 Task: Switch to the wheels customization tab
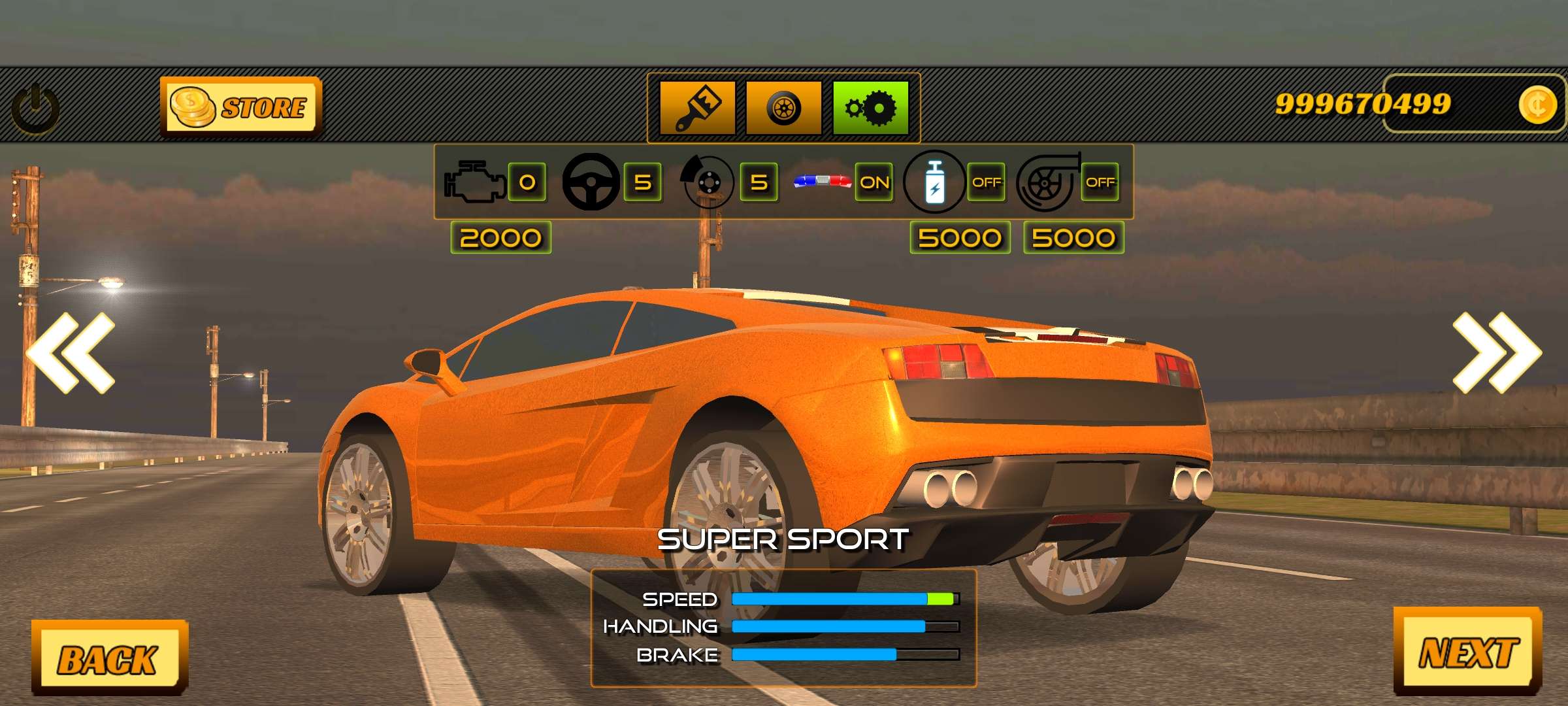783,108
